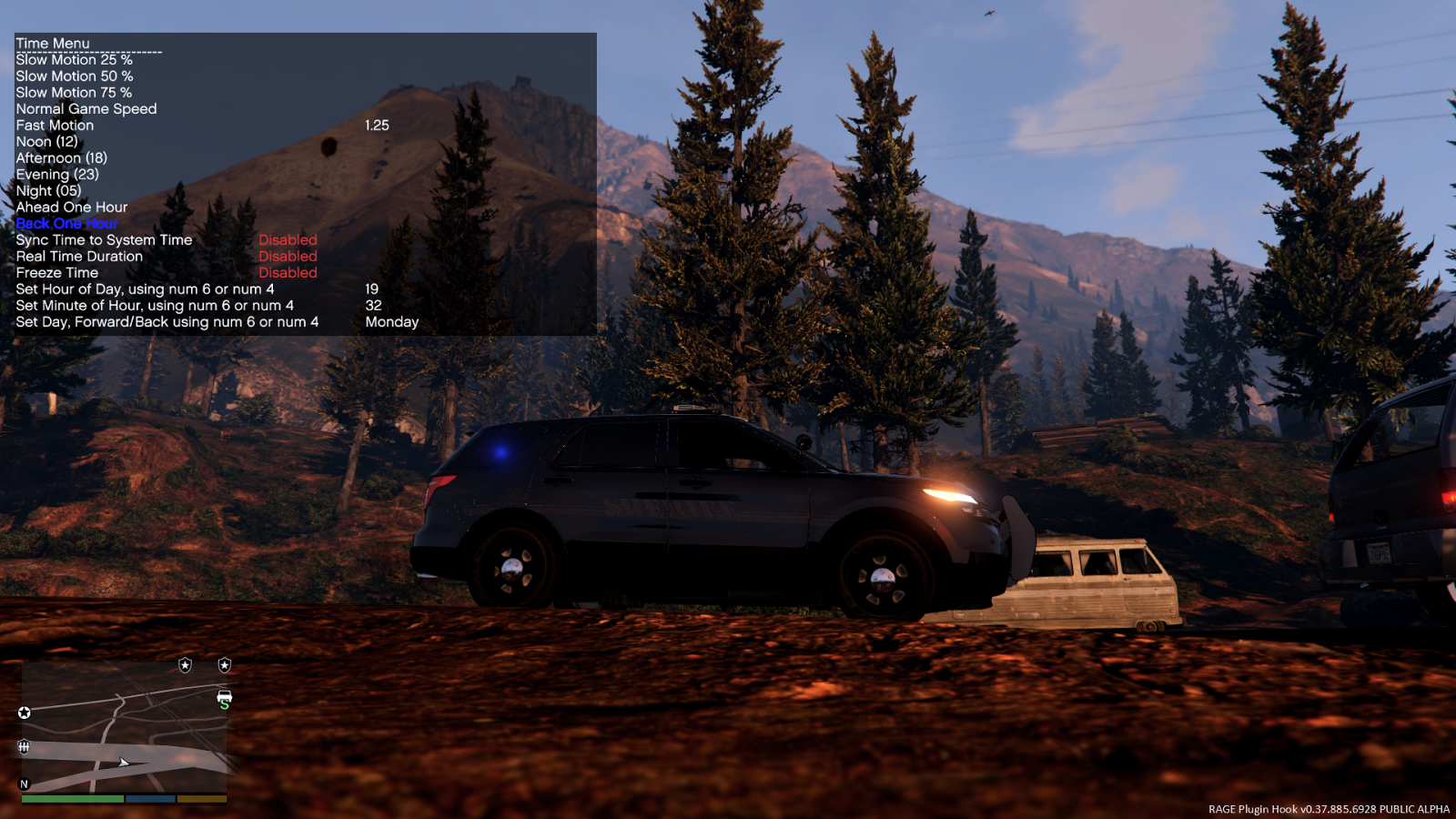Choose Normal Game Speed
Image resolution: width=1456 pixels, height=819 pixels.
point(86,109)
